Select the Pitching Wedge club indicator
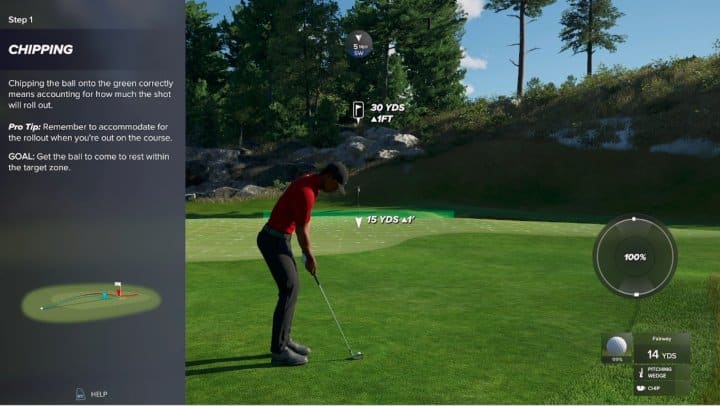The width and height of the screenshot is (720, 406). (659, 372)
